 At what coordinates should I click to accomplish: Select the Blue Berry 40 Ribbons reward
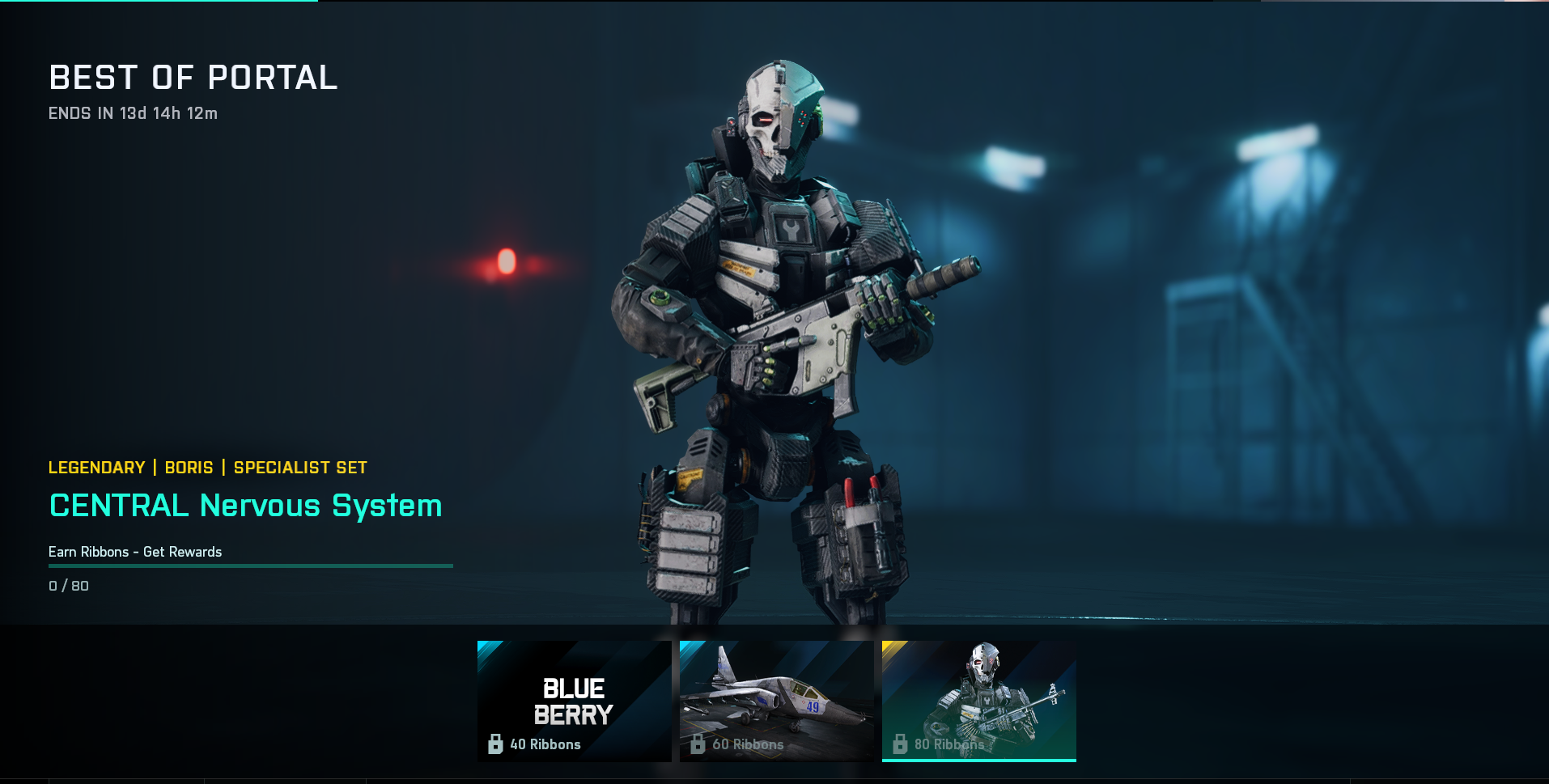(x=574, y=701)
